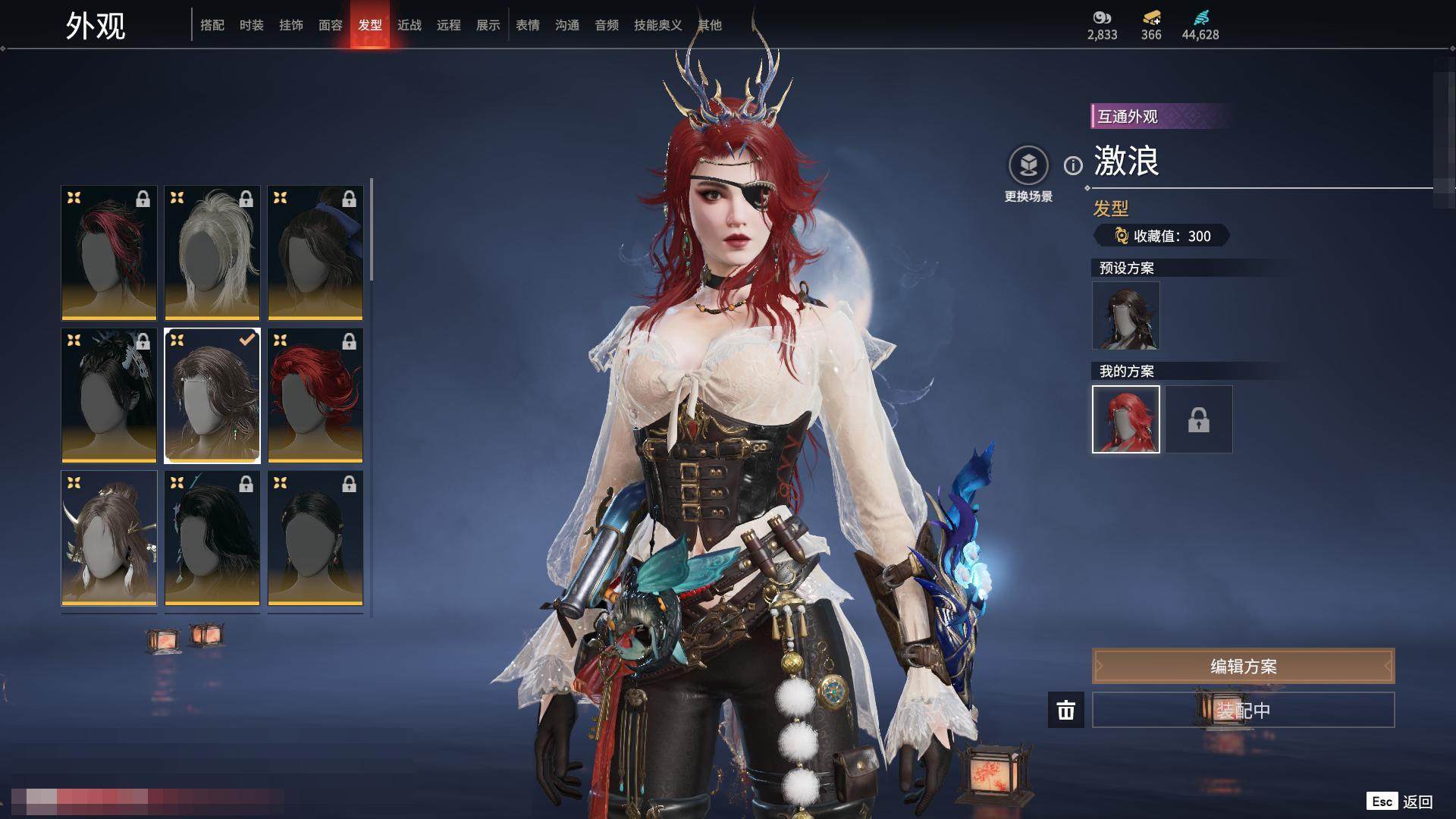Switch to the 搭配 tab

click(x=212, y=25)
